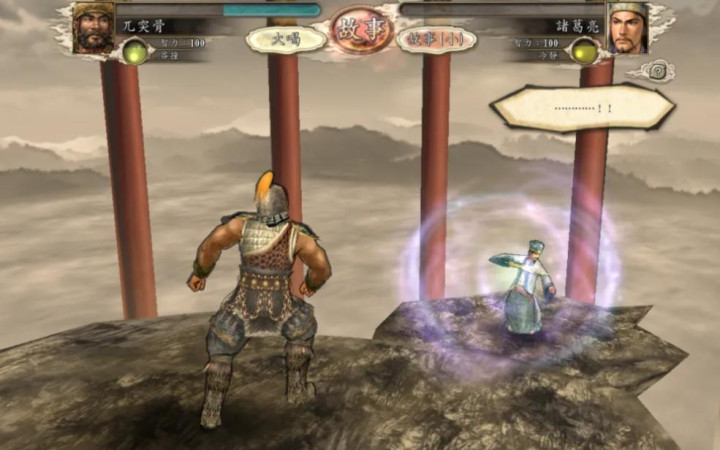This screenshot has width=720, height=450.
Task: Click 兀突骨's portrait
Action: [x=96, y=27]
